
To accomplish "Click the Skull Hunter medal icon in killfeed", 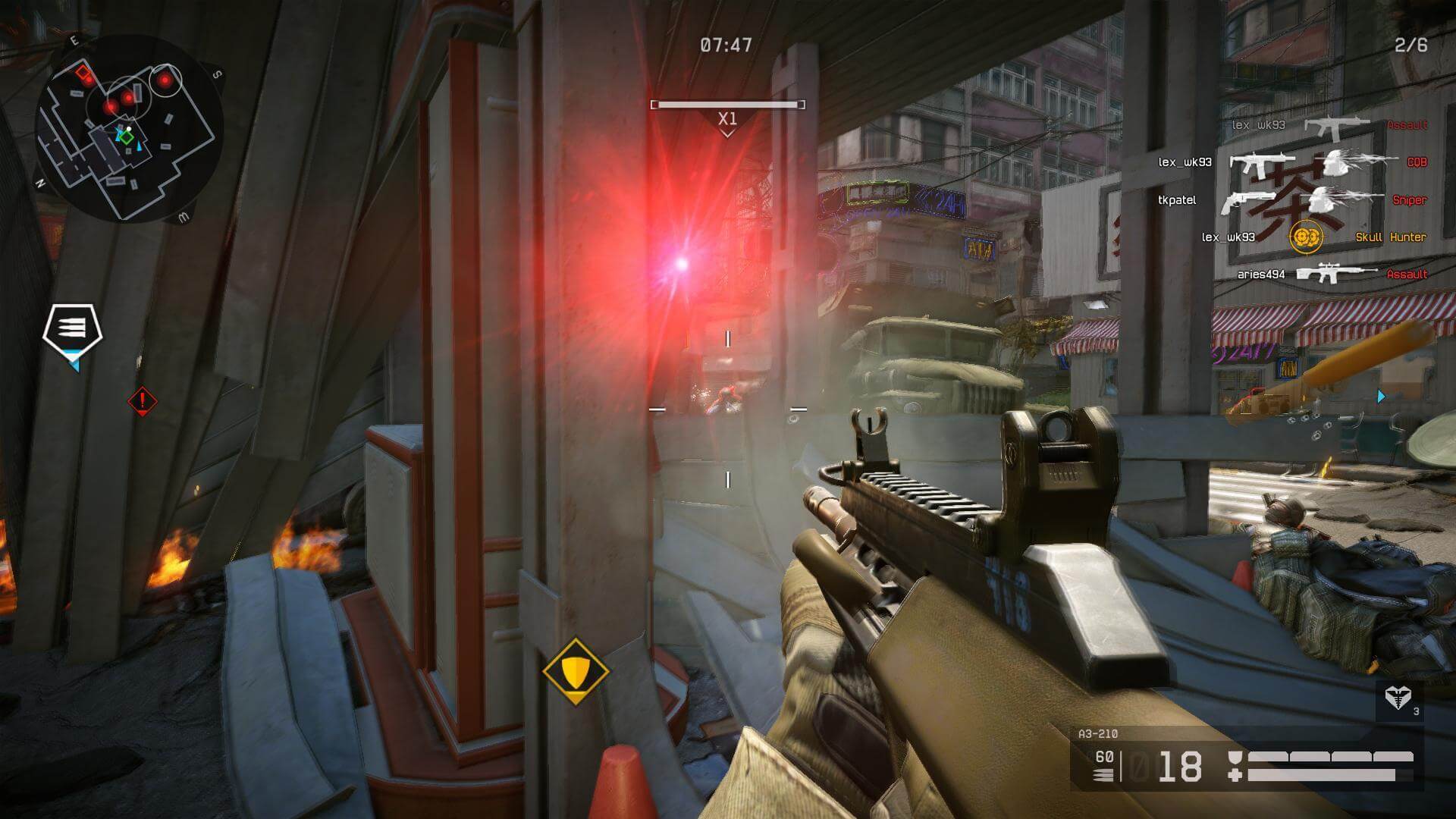I will [1307, 237].
